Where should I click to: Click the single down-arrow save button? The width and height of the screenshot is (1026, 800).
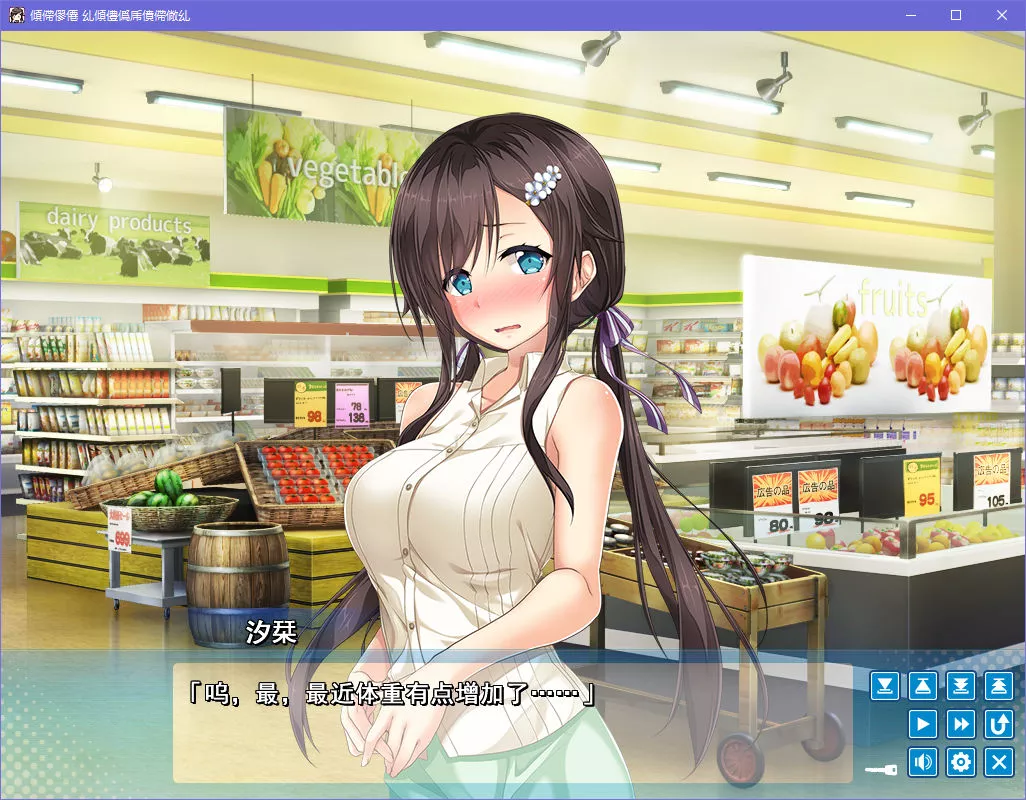pyautogui.click(x=885, y=686)
